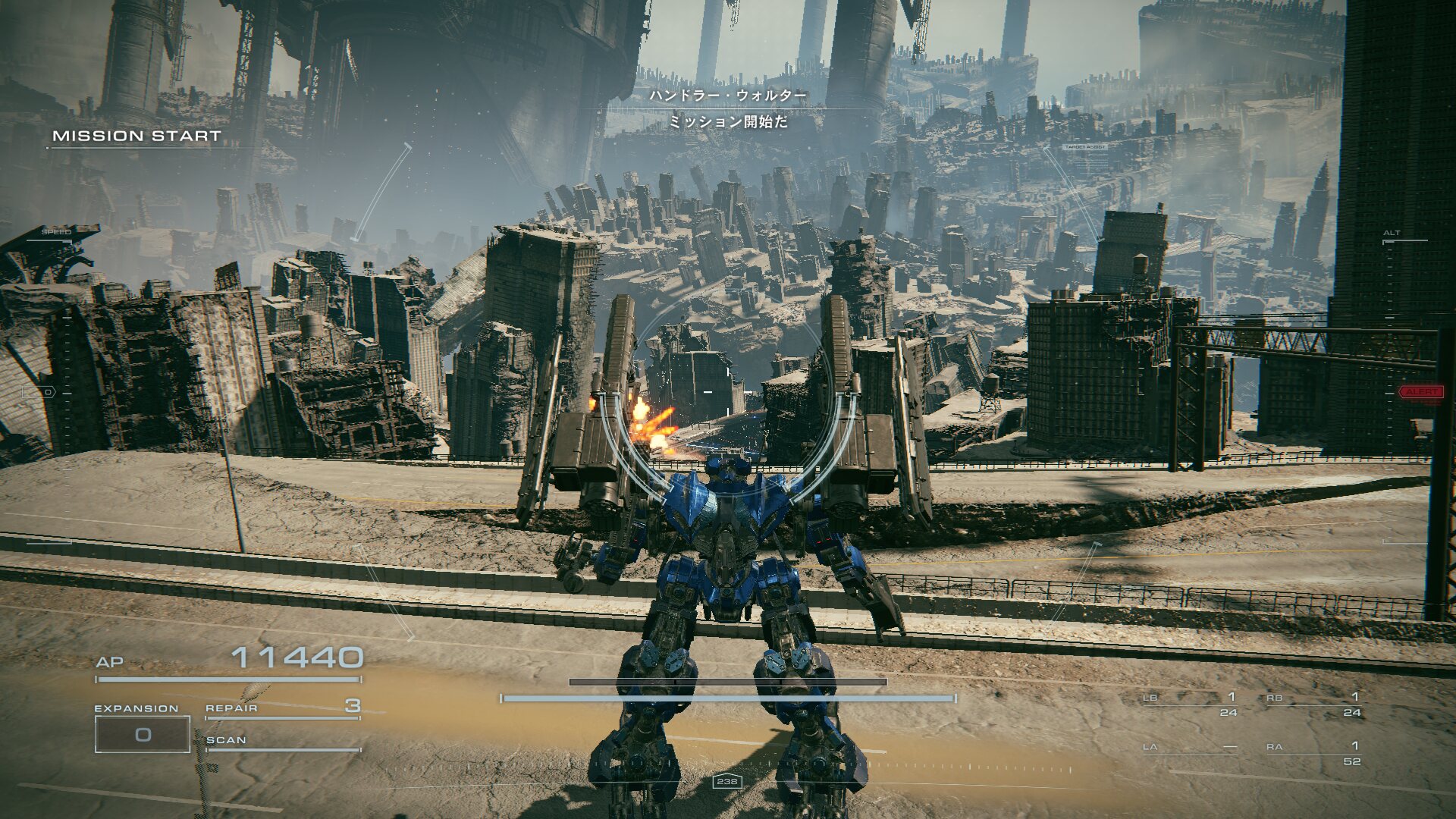This screenshot has width=1456, height=819.
Task: Click the red ALERT indicator
Action: coord(1420,392)
